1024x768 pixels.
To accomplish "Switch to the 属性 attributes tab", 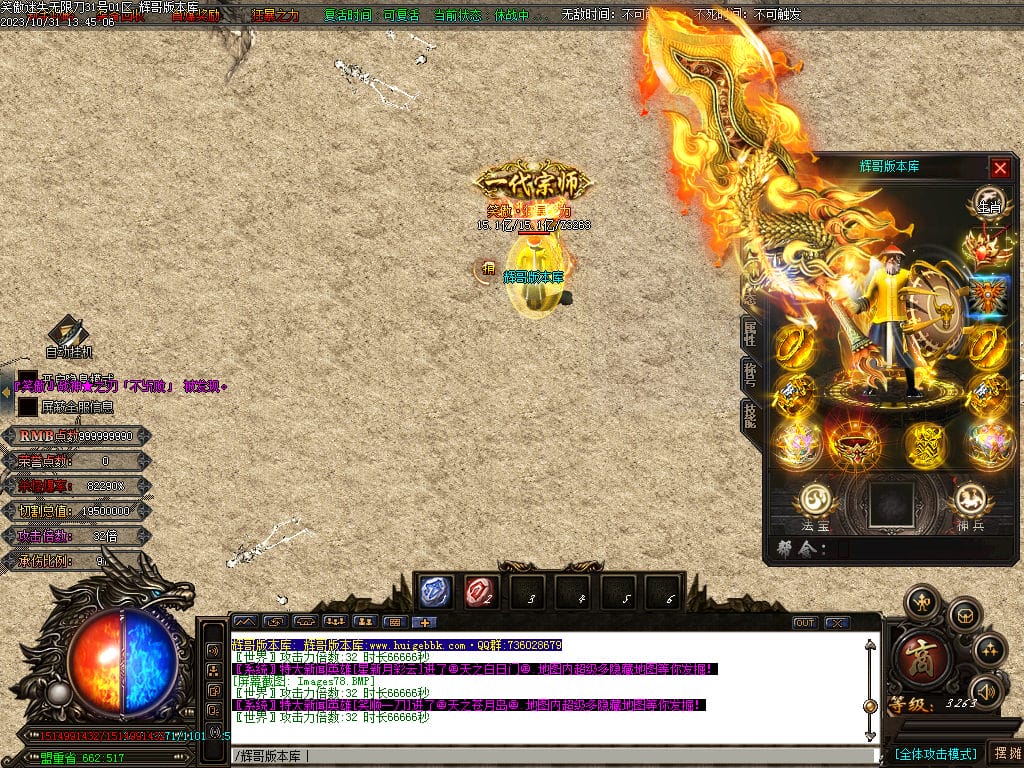I will [749, 333].
